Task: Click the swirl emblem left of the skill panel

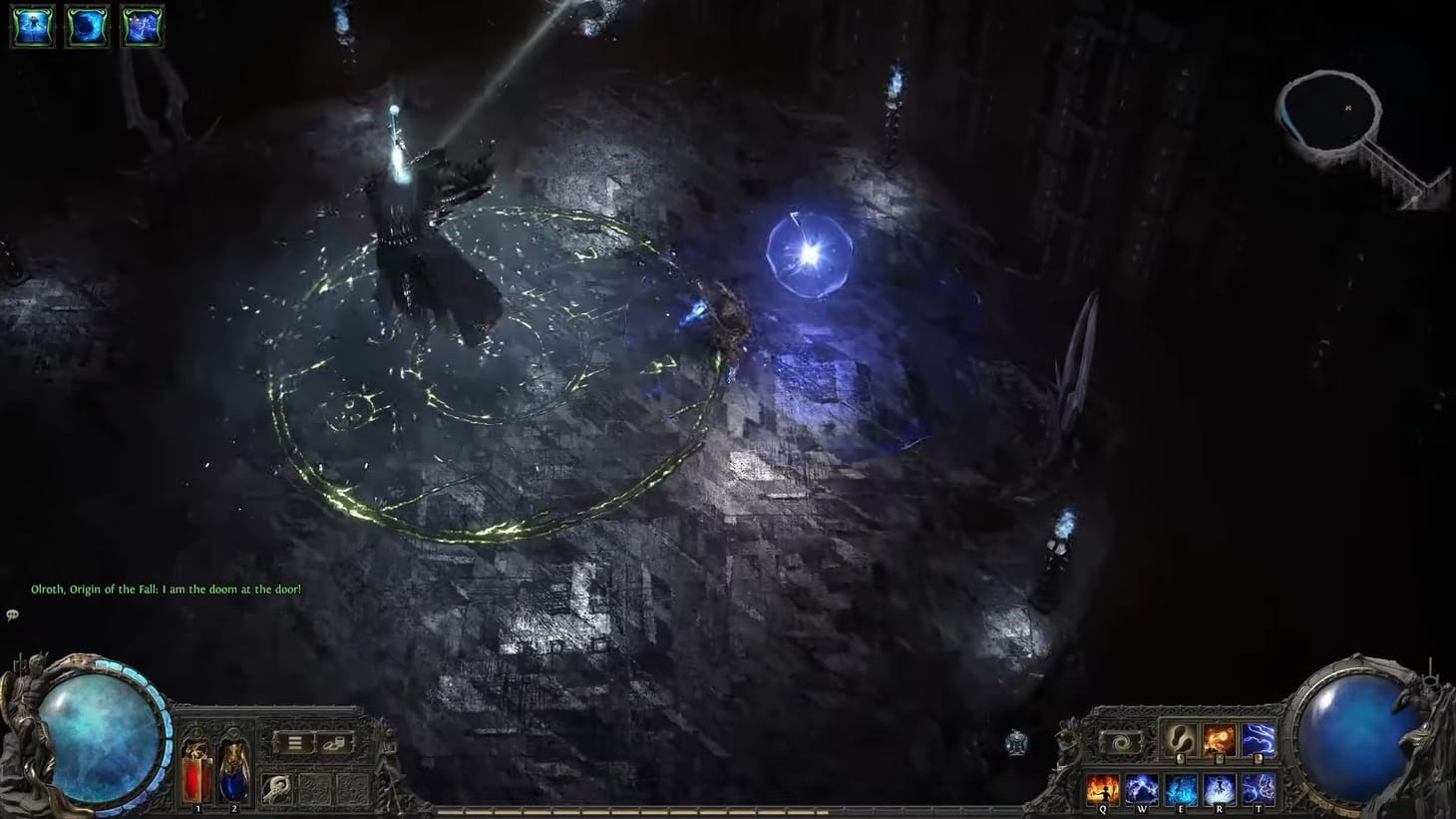Action: point(1120,741)
